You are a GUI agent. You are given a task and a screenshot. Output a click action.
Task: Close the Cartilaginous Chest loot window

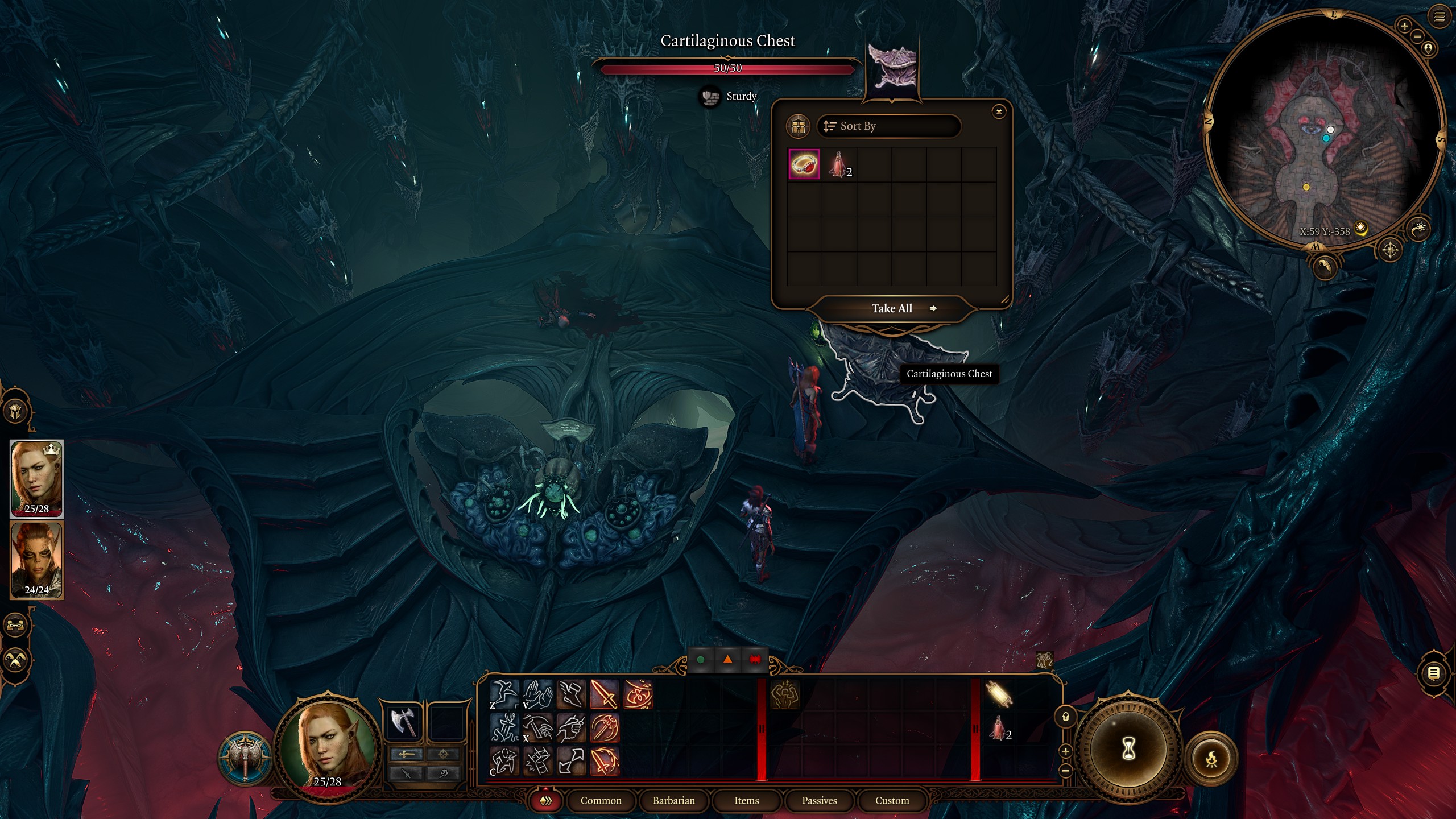click(x=999, y=111)
